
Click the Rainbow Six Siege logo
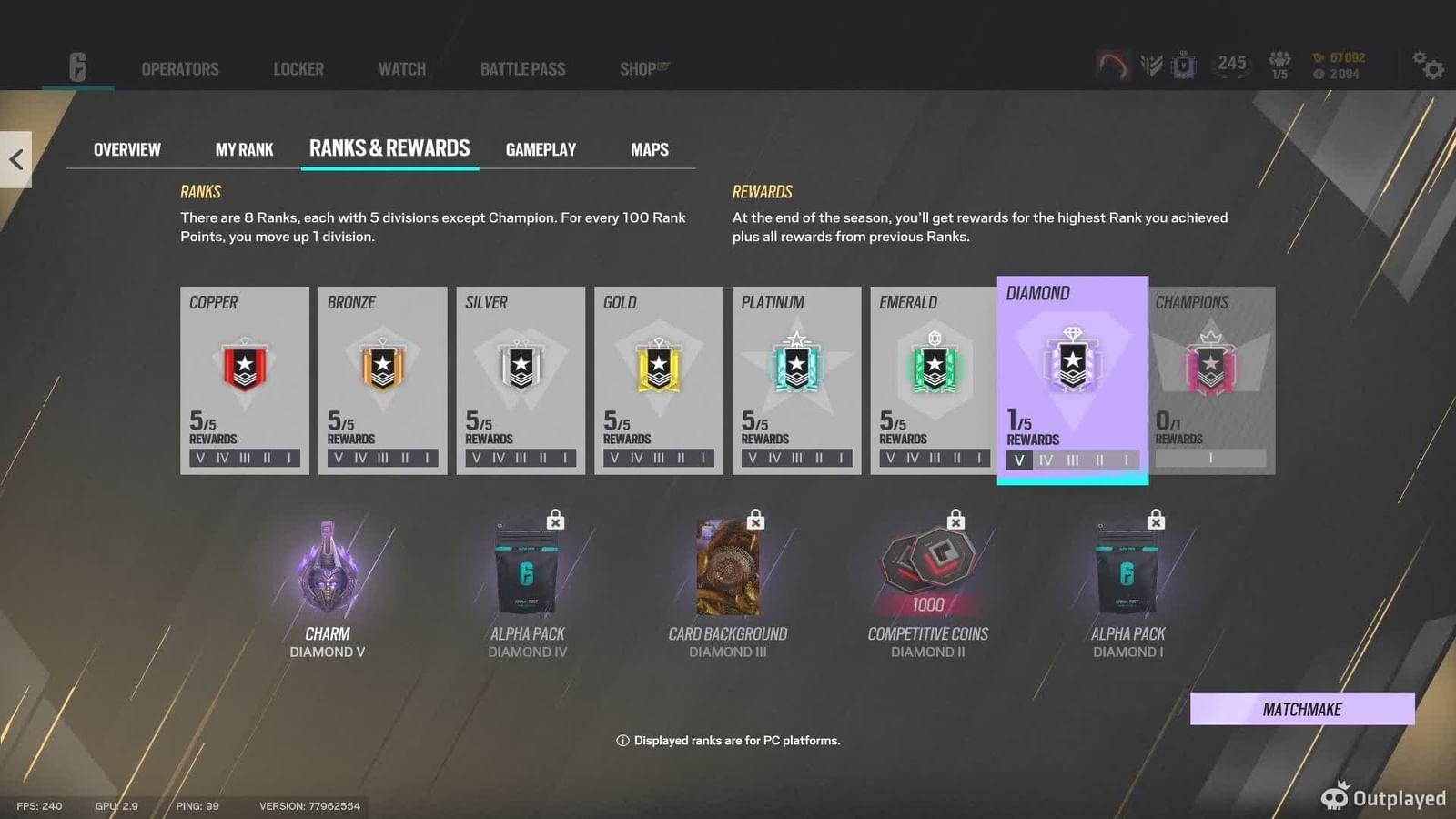pos(77,68)
